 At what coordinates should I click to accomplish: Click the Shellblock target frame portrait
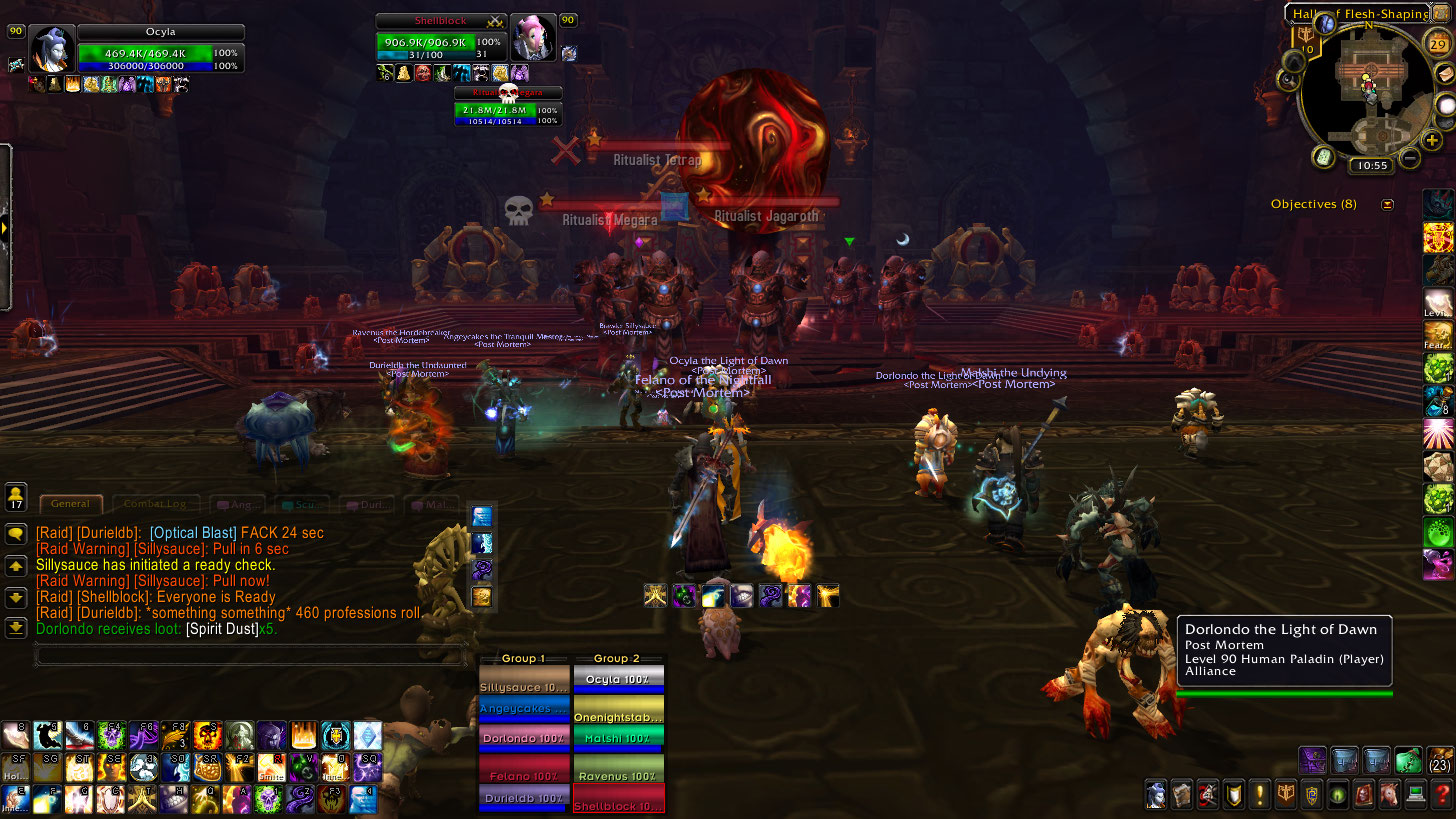(531, 39)
